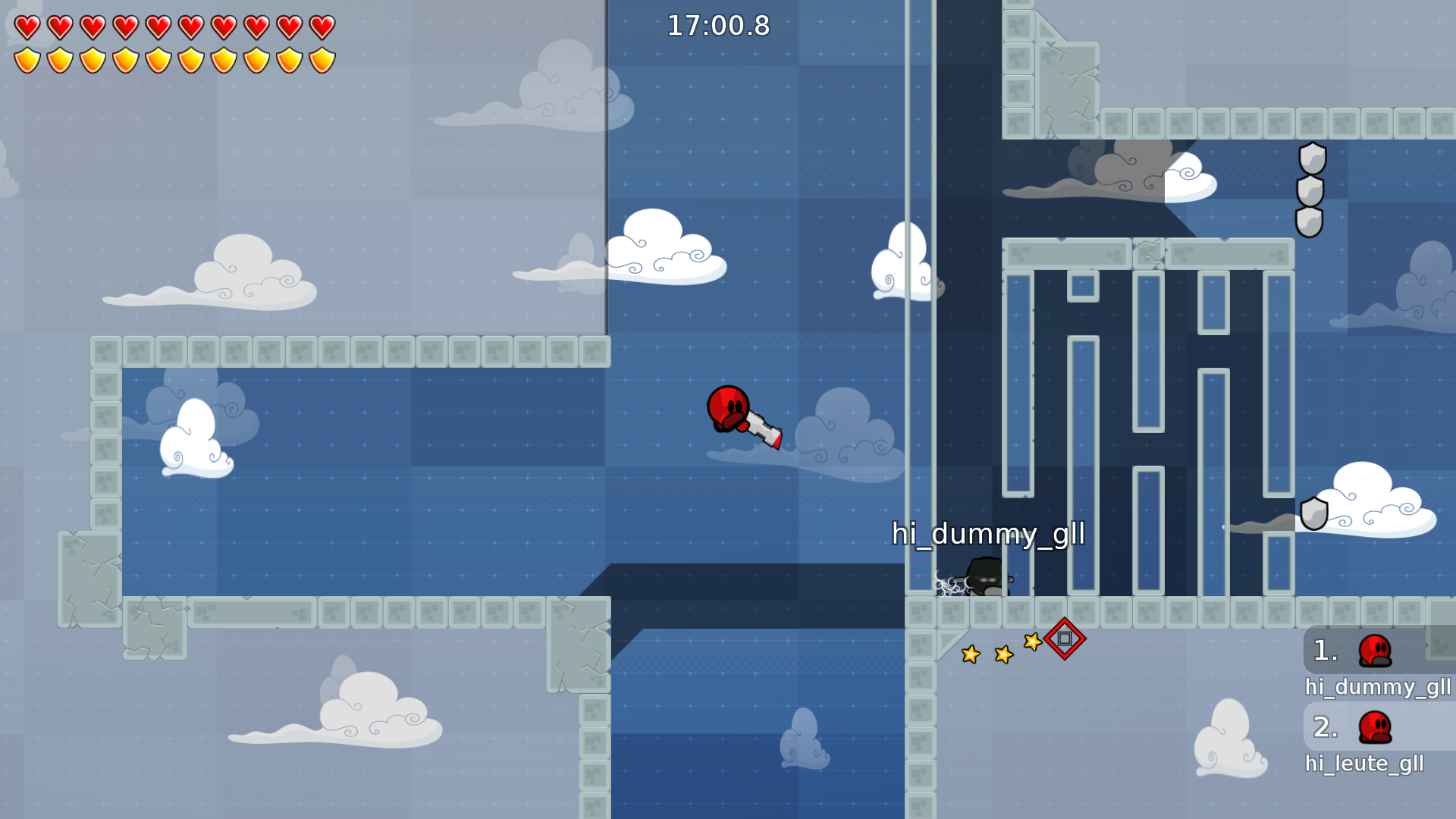Click the silver shield pickup beside the right cloud
The width and height of the screenshot is (1456, 819).
pos(1315,513)
